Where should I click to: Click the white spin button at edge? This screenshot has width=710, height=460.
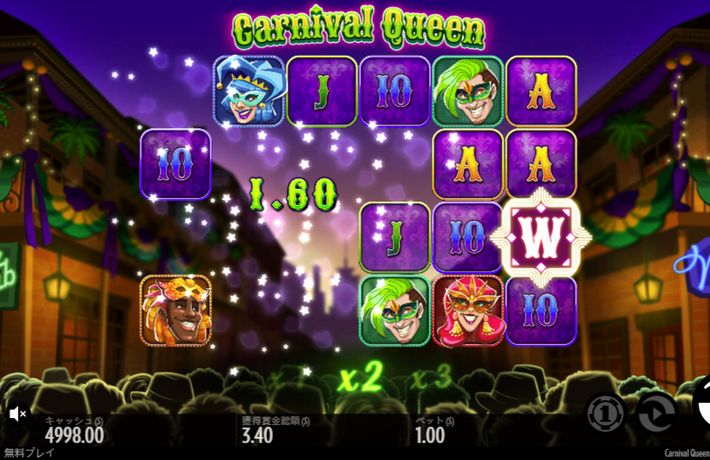[x=702, y=408]
